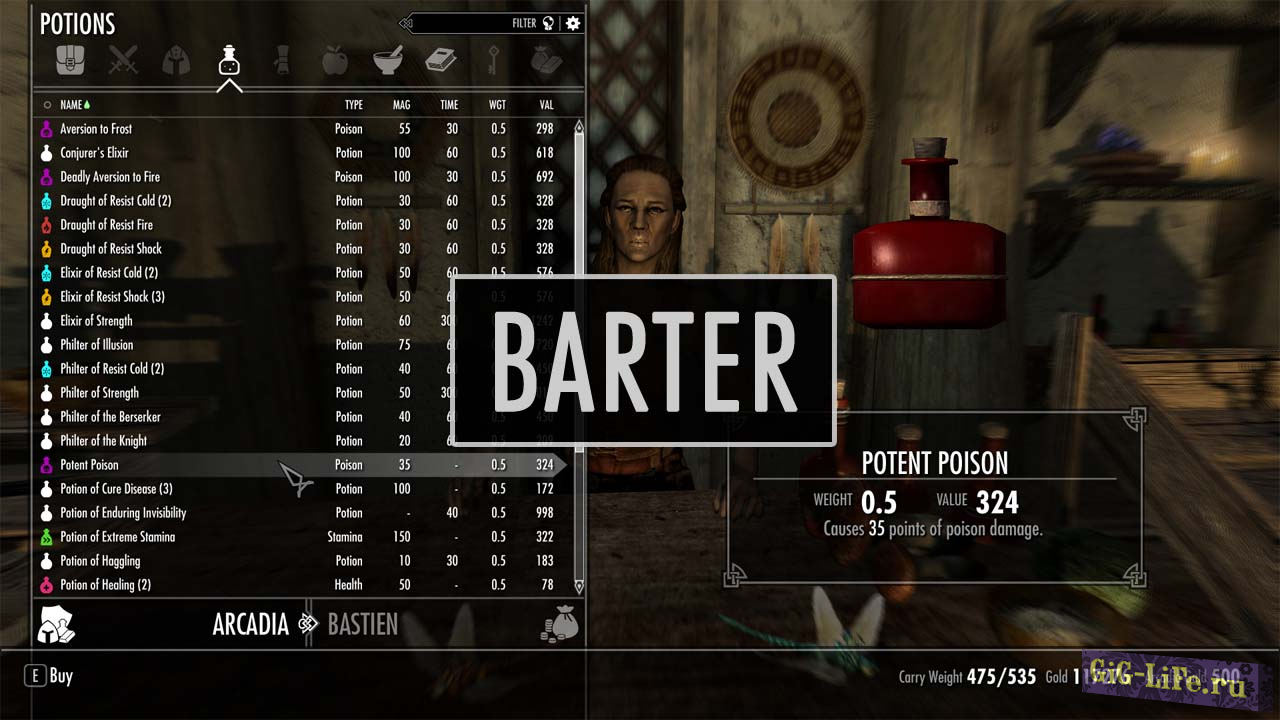Sort items by the NAME column header
1280x720 pixels.
point(71,105)
